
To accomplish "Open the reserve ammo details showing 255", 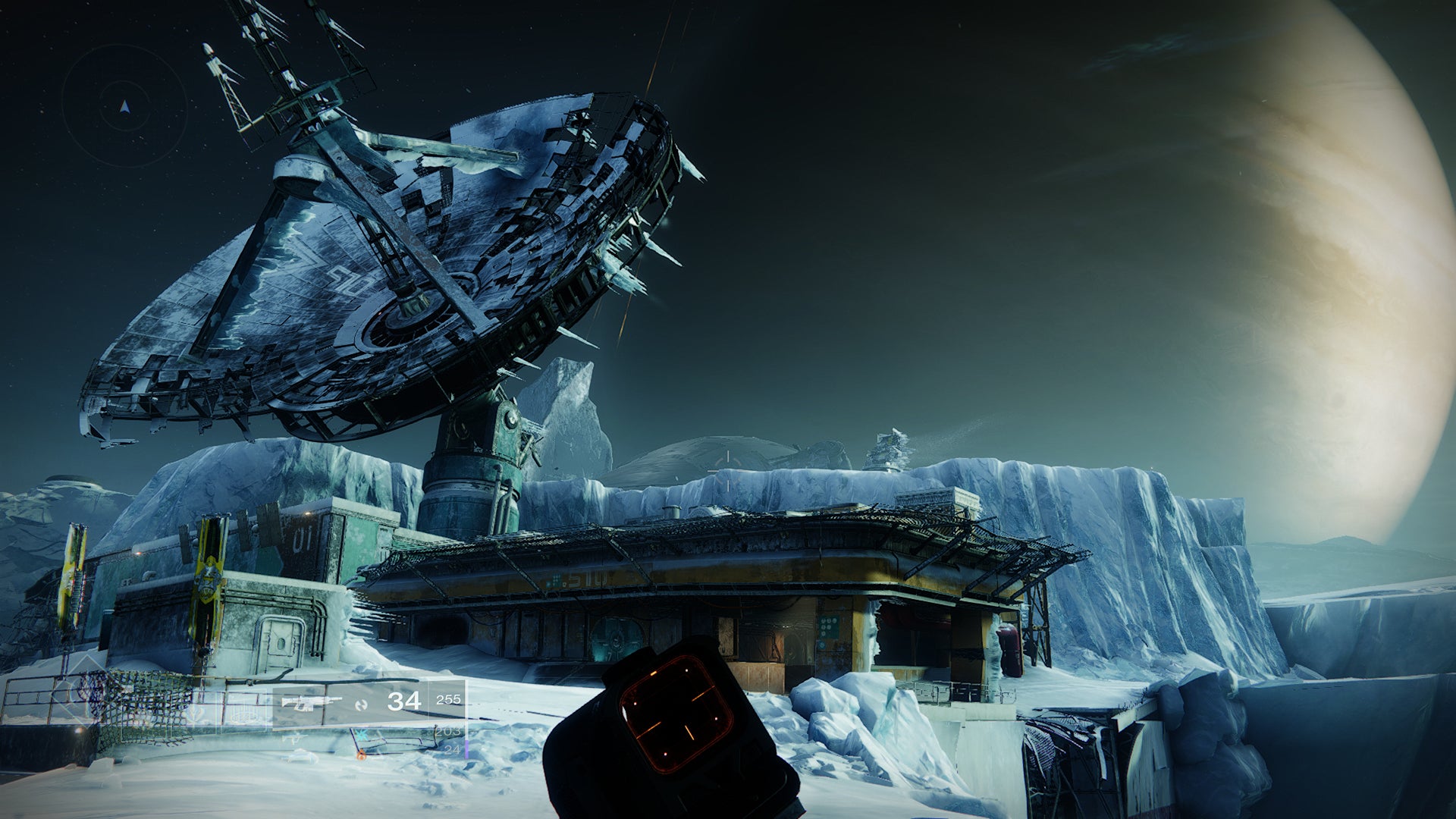I will (x=449, y=700).
